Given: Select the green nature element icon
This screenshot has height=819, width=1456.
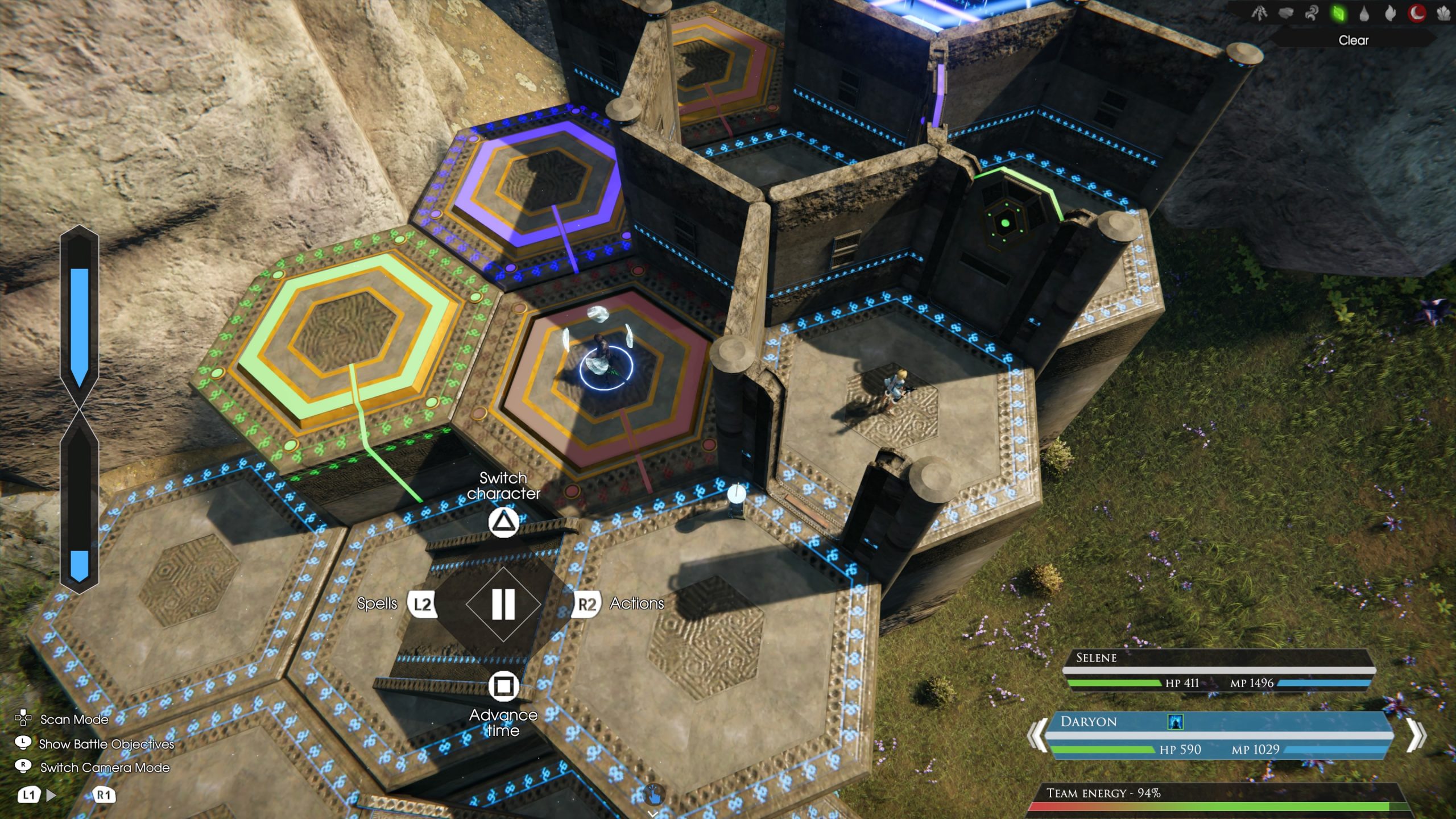Looking at the screenshot, I should 1339,13.
